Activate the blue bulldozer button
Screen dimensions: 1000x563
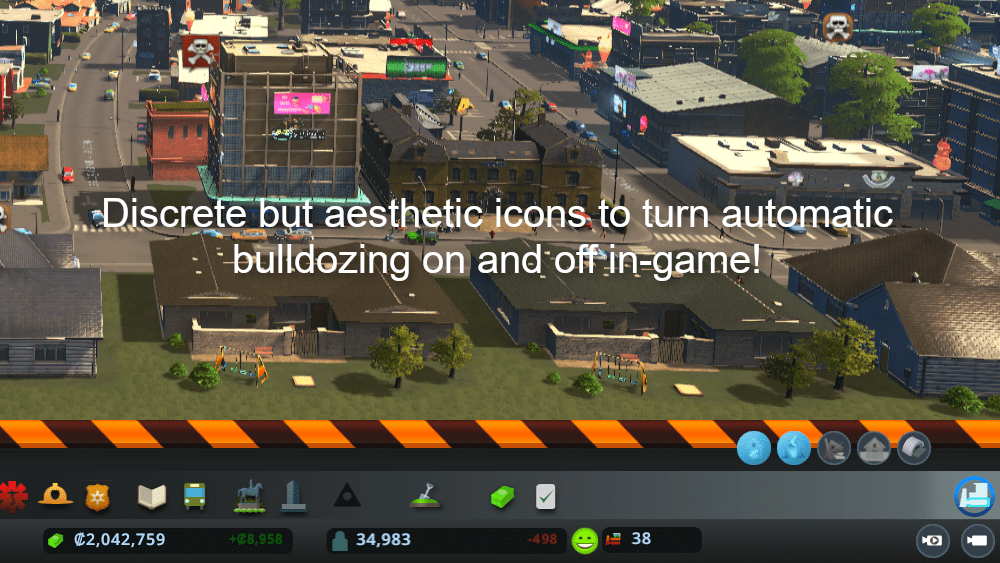(x=972, y=496)
